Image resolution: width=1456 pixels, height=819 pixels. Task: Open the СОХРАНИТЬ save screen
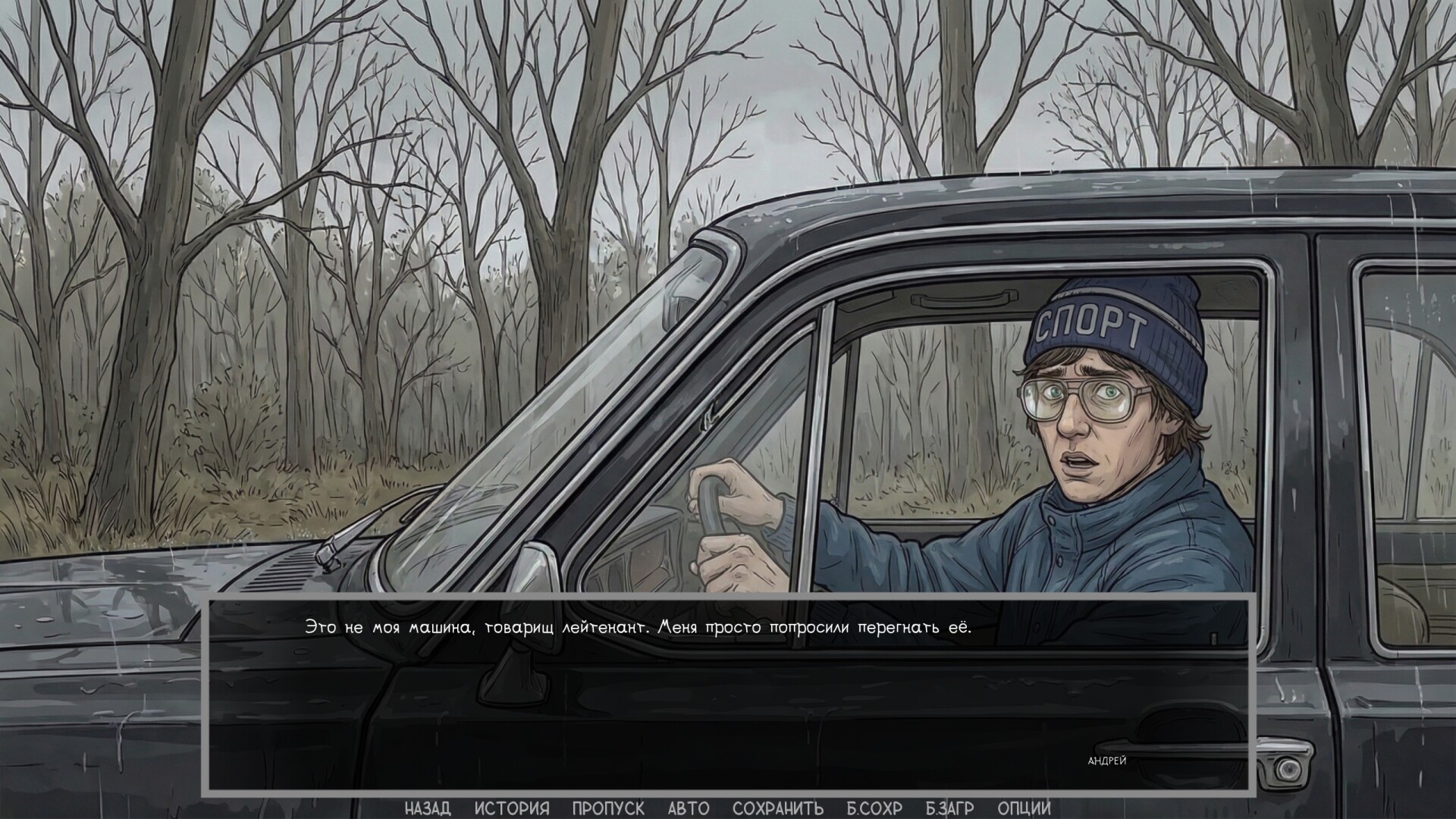tap(779, 808)
